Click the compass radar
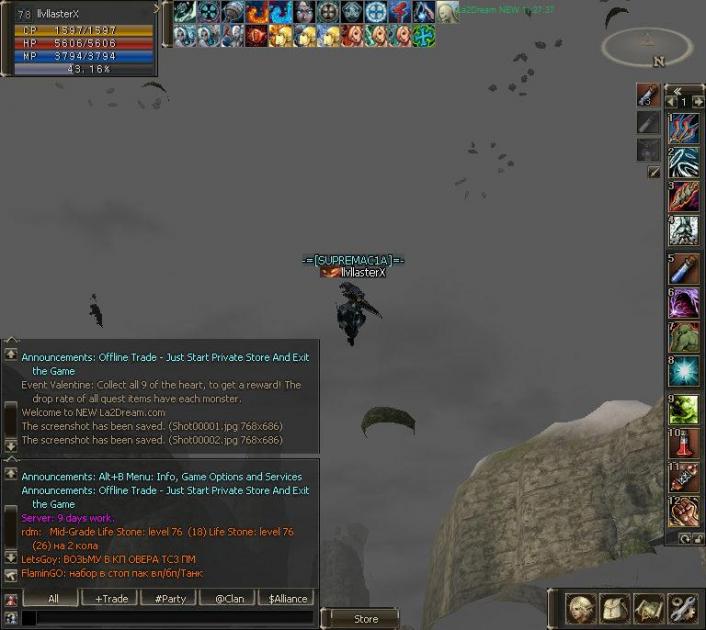 [x=647, y=44]
